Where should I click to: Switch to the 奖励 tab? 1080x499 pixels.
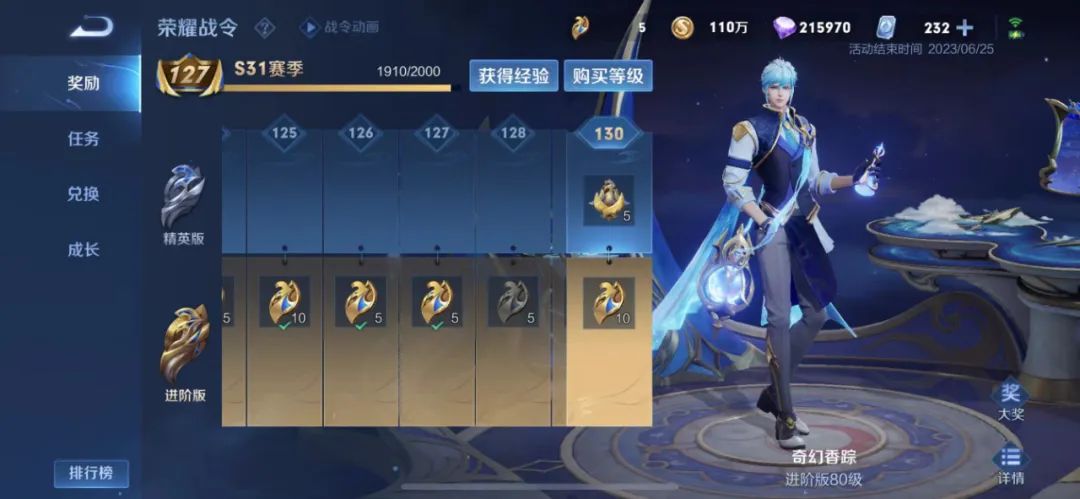coord(83,84)
